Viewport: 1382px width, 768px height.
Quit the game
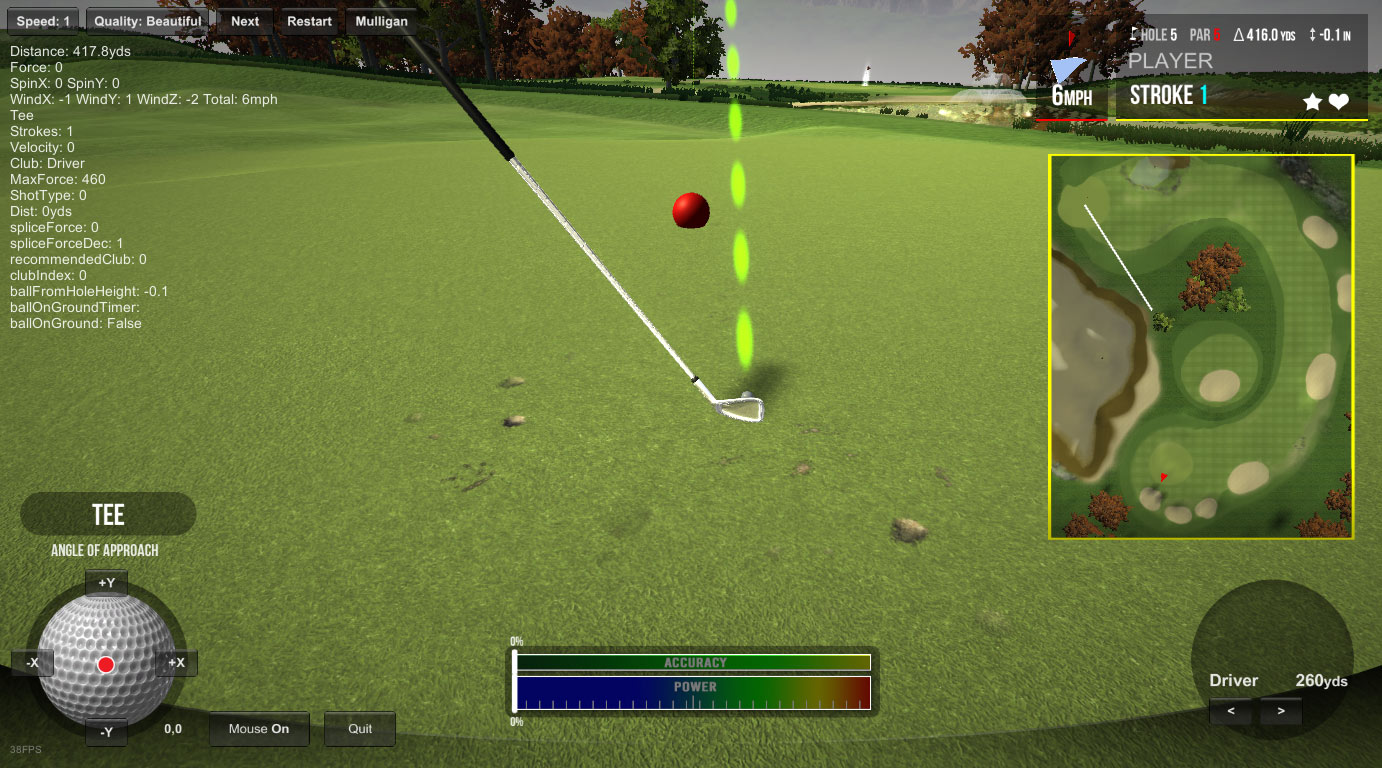pyautogui.click(x=360, y=729)
